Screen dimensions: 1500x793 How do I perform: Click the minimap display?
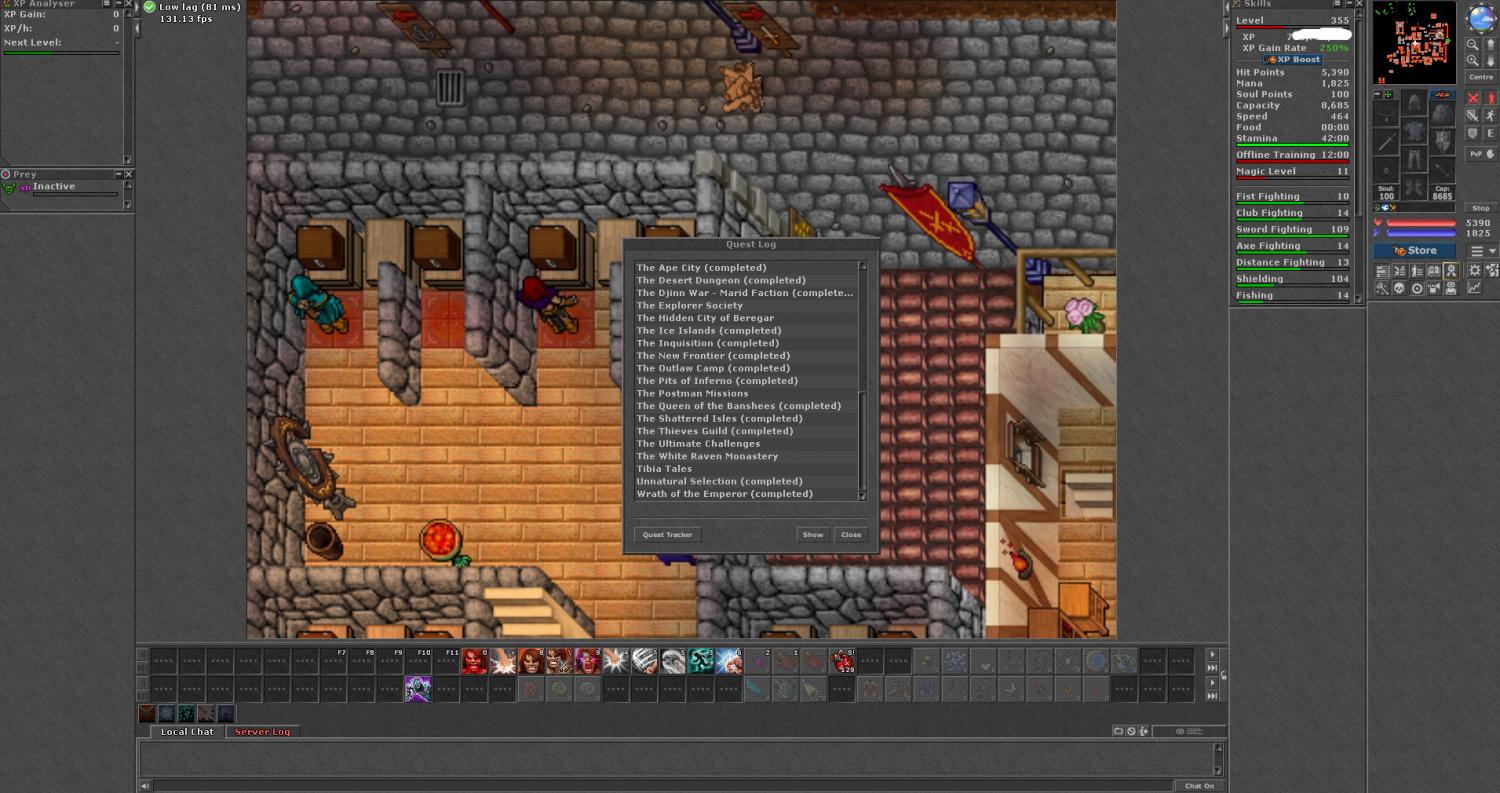coord(1414,43)
